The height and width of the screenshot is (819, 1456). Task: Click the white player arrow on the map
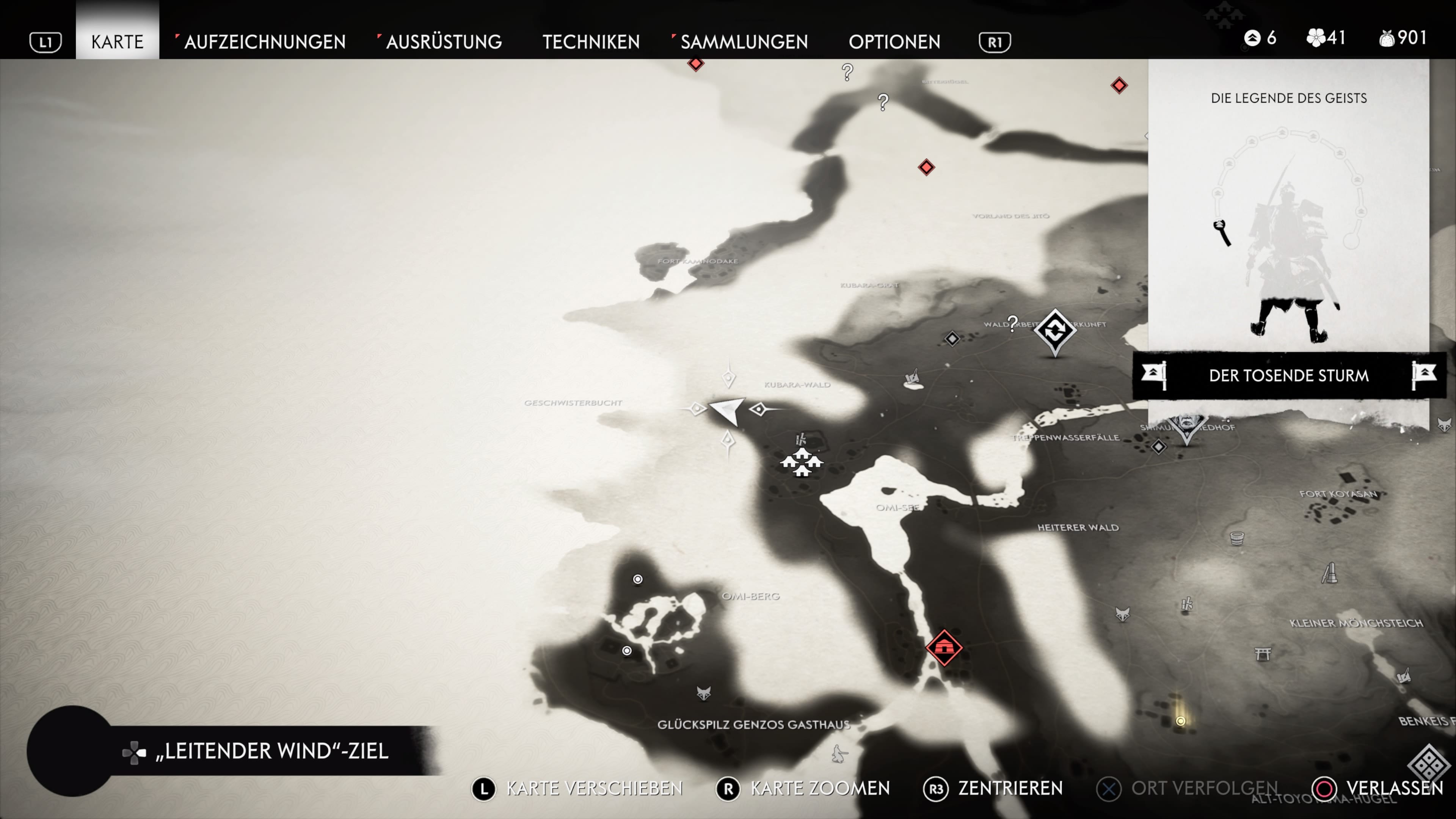(728, 410)
